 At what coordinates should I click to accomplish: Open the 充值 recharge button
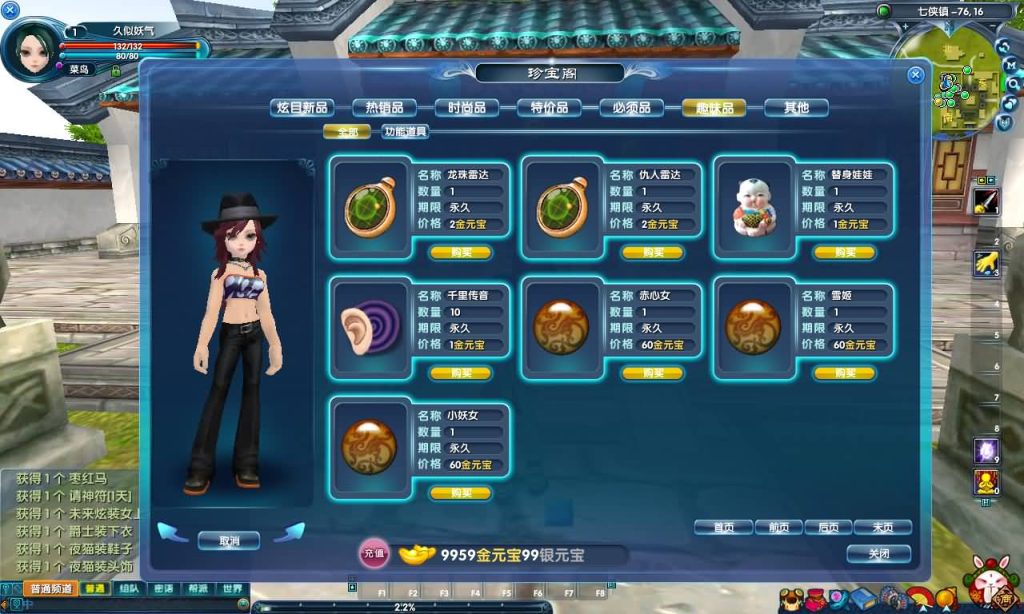373,554
